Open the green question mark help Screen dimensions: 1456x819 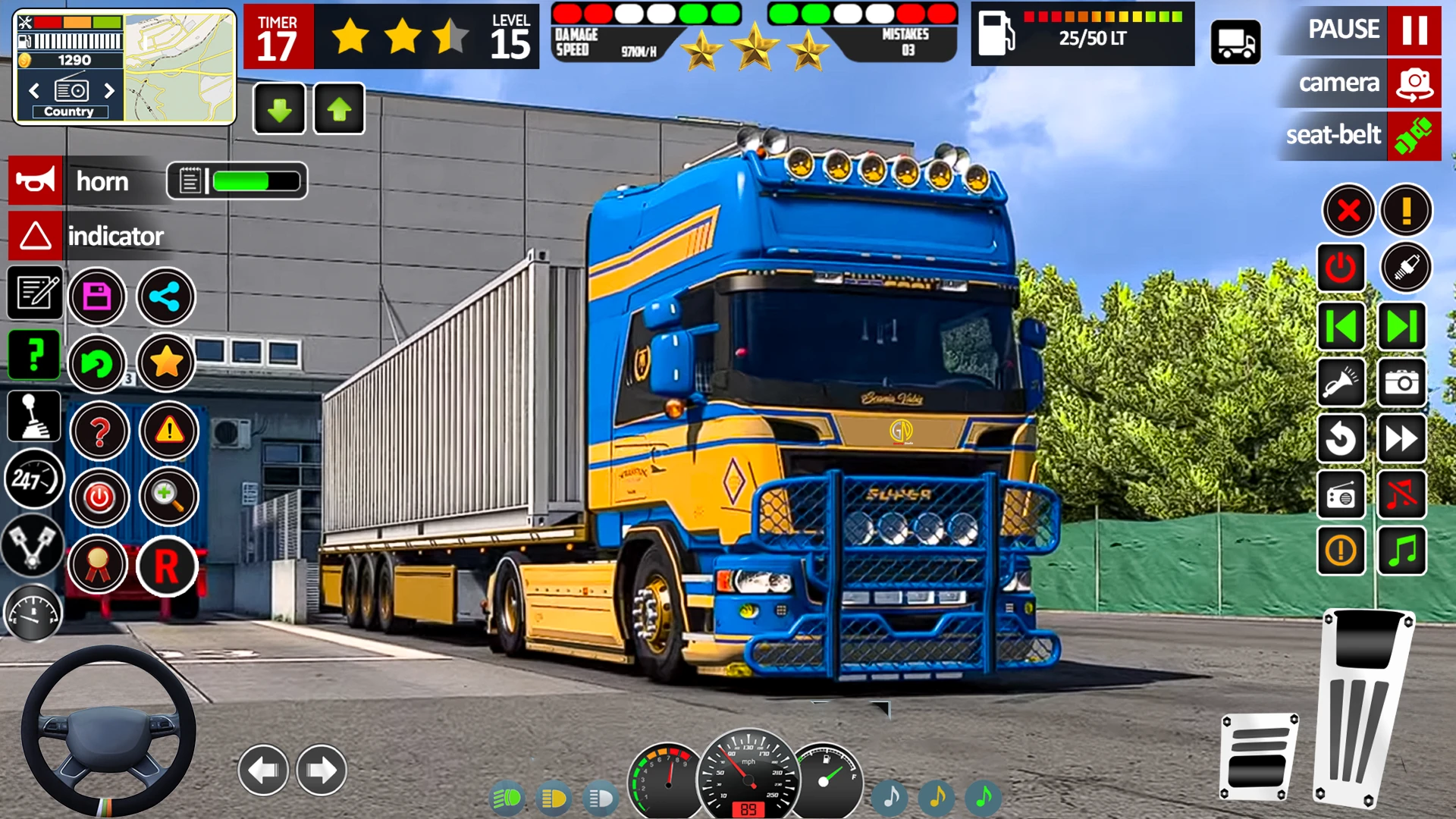point(34,355)
